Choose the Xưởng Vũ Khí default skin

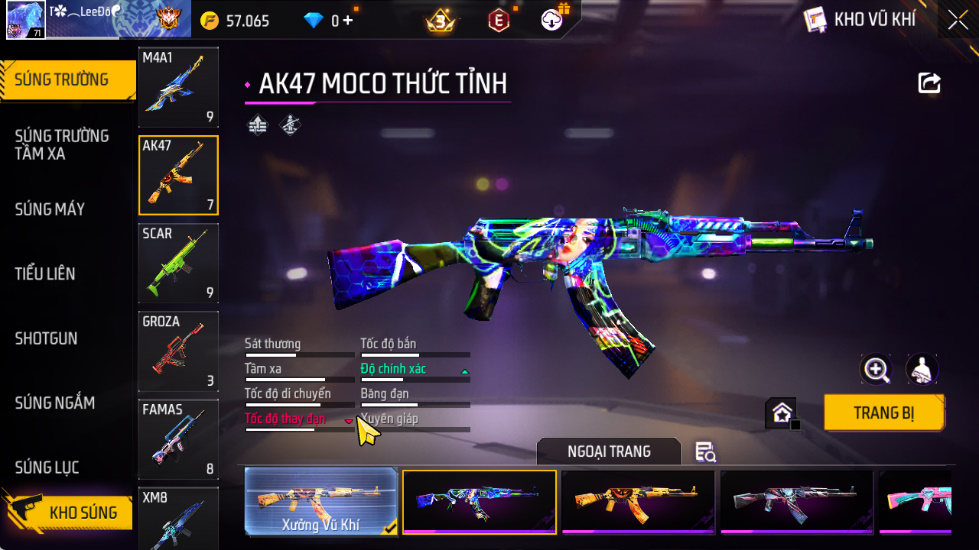pyautogui.click(x=321, y=502)
